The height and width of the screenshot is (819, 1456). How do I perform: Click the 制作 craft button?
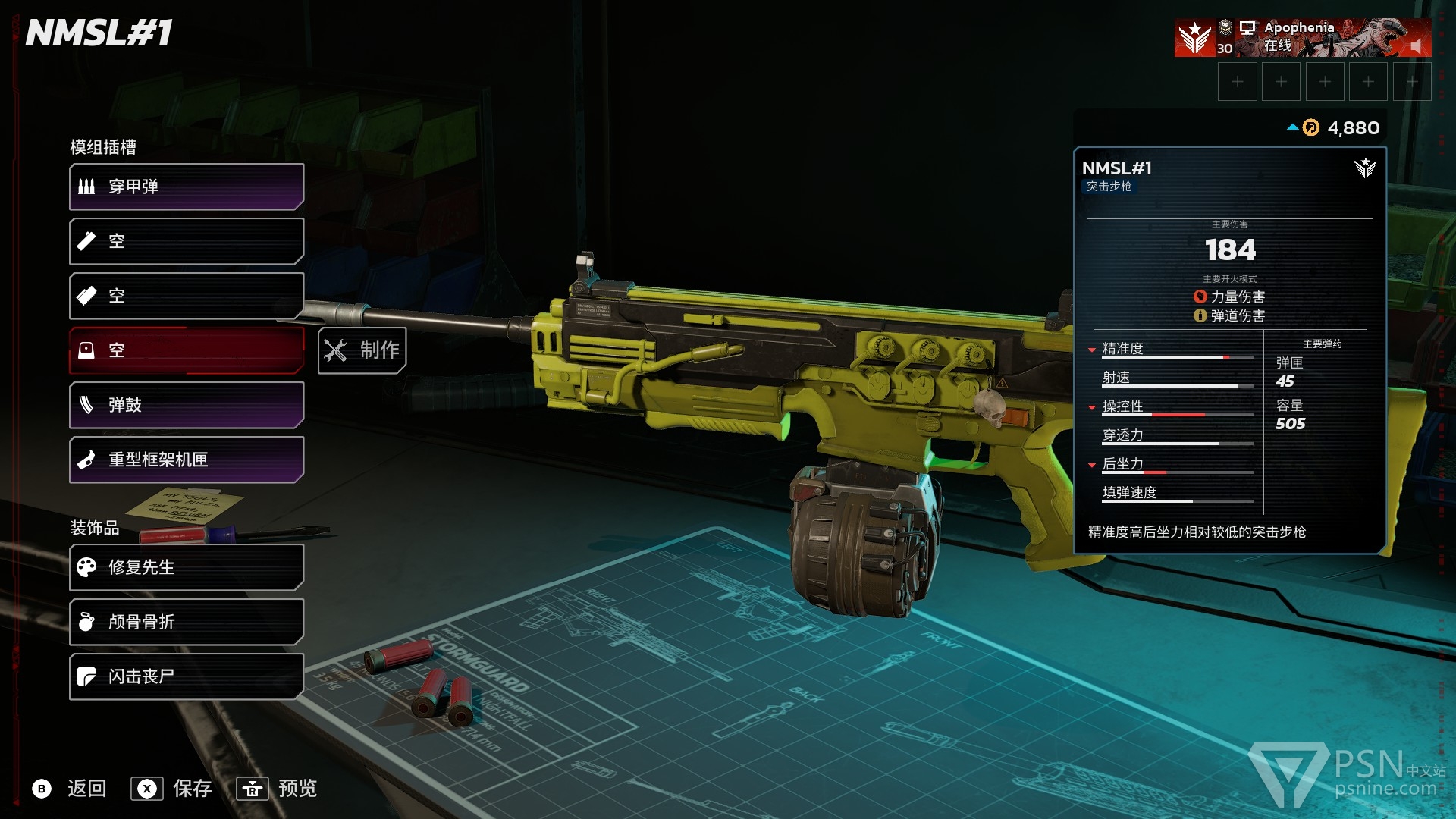362,350
